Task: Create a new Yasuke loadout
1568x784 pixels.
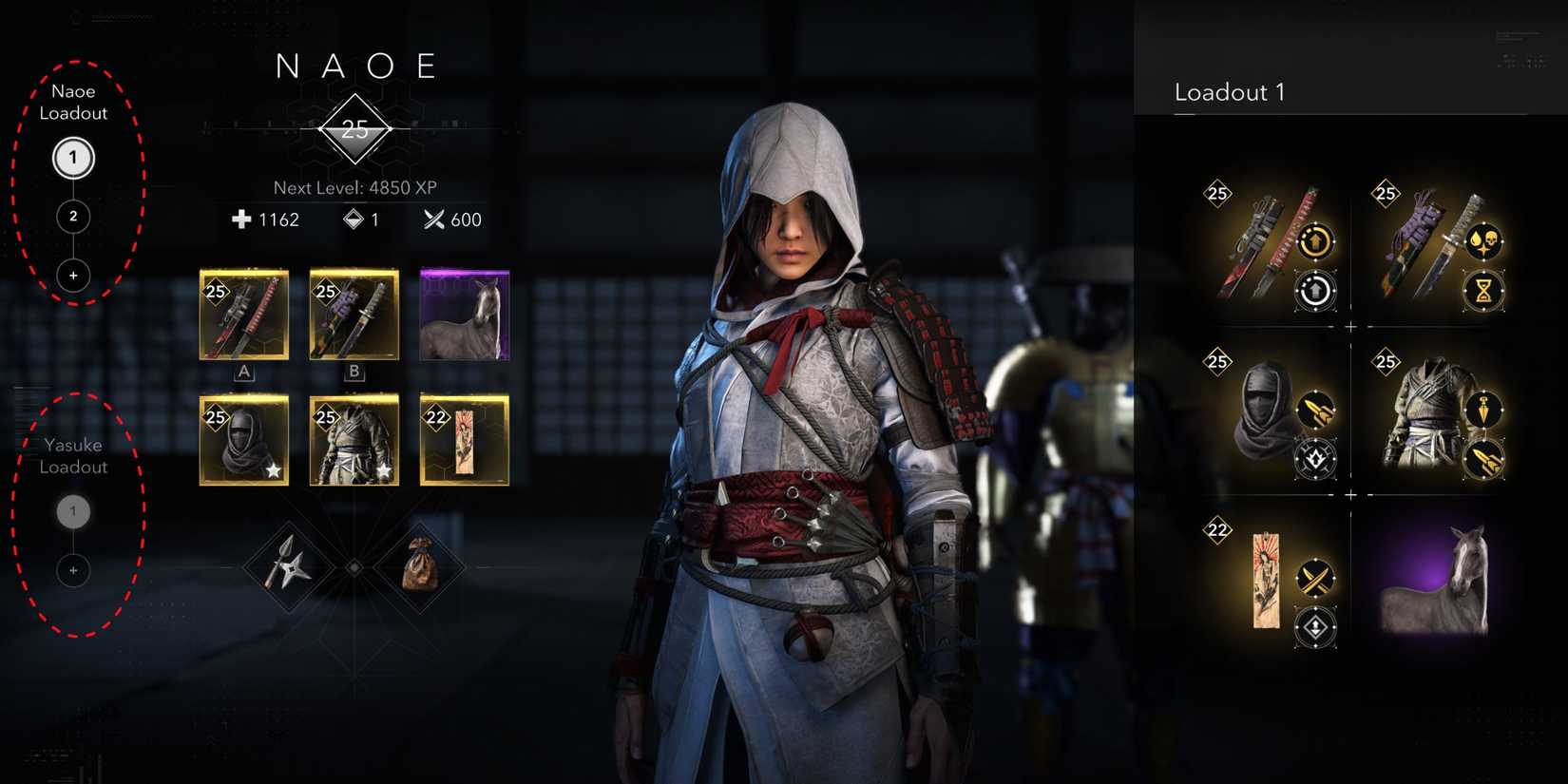Action: coord(73,571)
